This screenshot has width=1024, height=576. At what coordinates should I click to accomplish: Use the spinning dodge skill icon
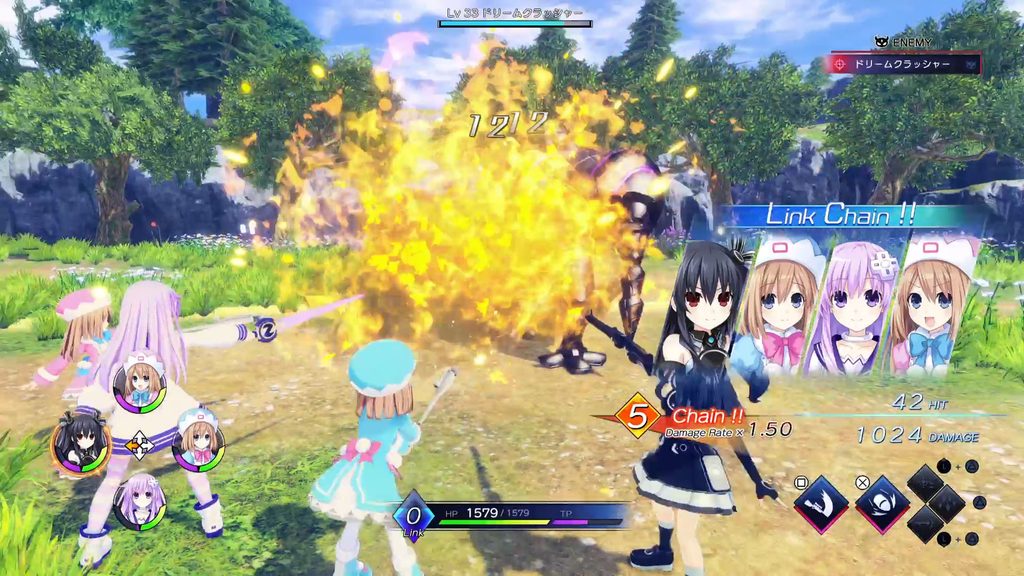(x=883, y=504)
